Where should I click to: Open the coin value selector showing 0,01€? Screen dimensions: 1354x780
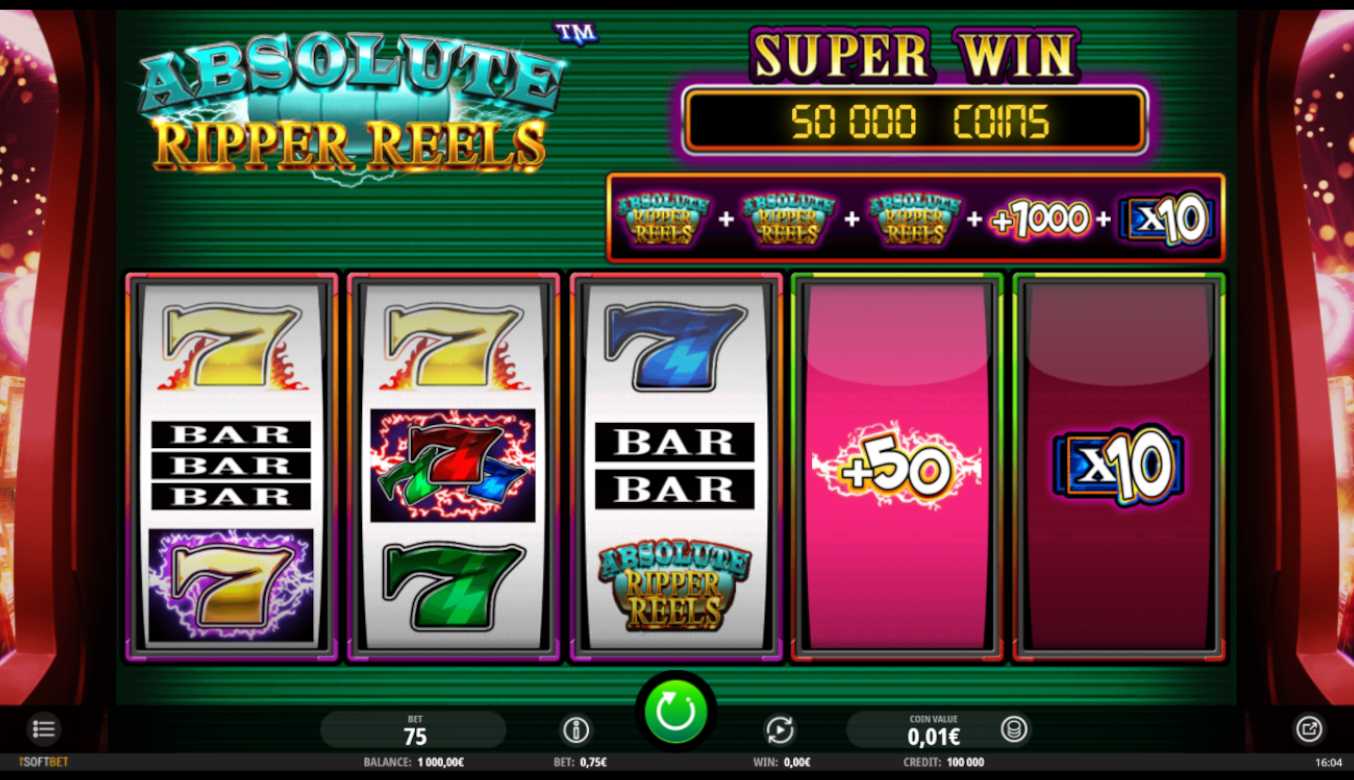[932, 731]
